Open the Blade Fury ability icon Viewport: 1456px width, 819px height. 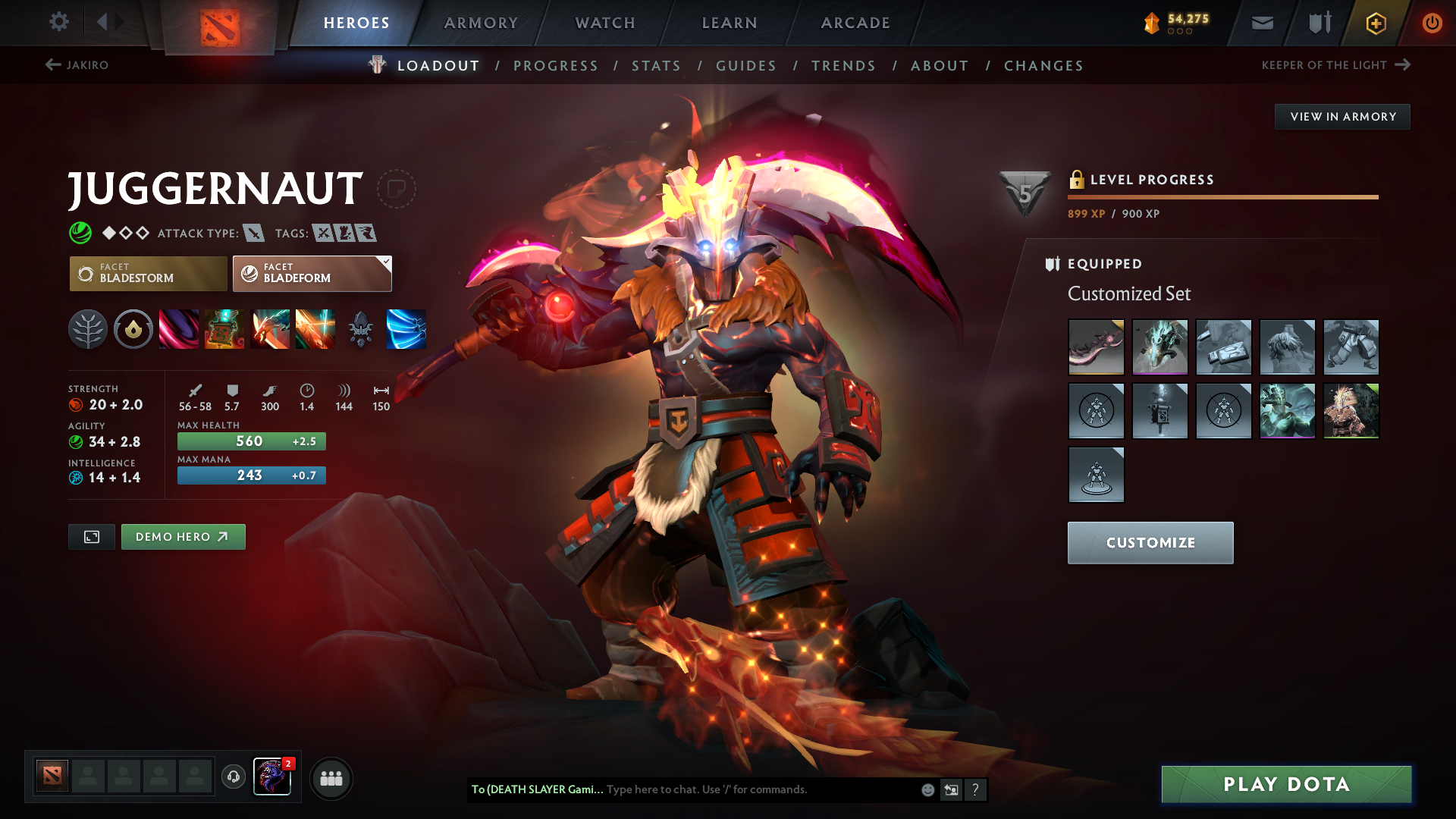[x=179, y=329]
